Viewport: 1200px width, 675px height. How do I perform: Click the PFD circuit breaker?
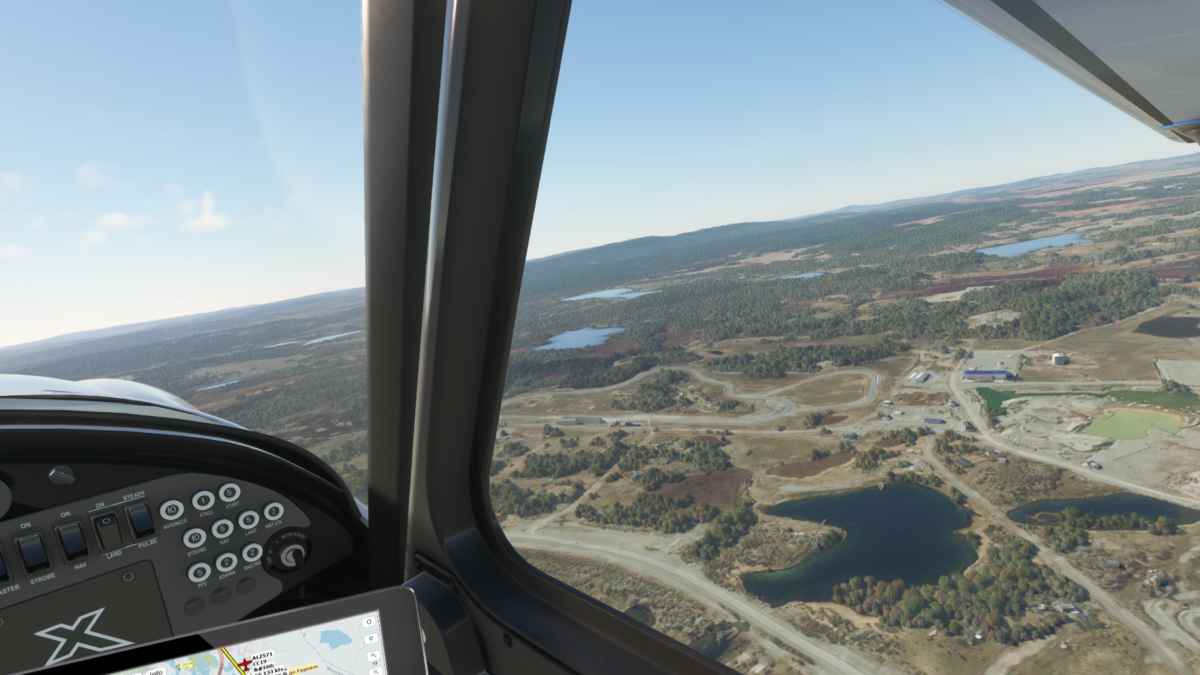click(200, 571)
